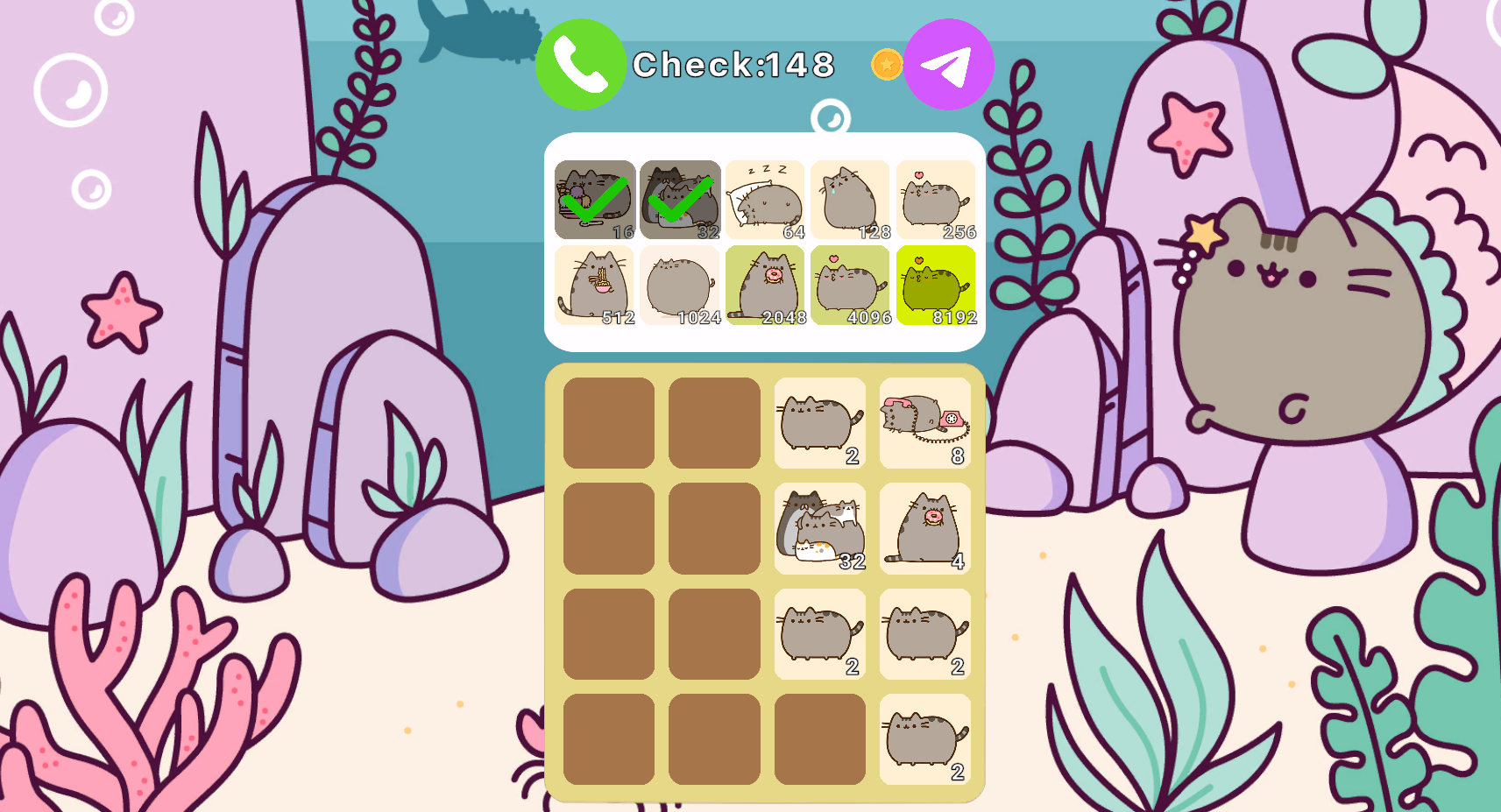This screenshot has height=812, width=1501.
Task: Select the bottom-right Pusheen tile worth 2
Action: [924, 743]
